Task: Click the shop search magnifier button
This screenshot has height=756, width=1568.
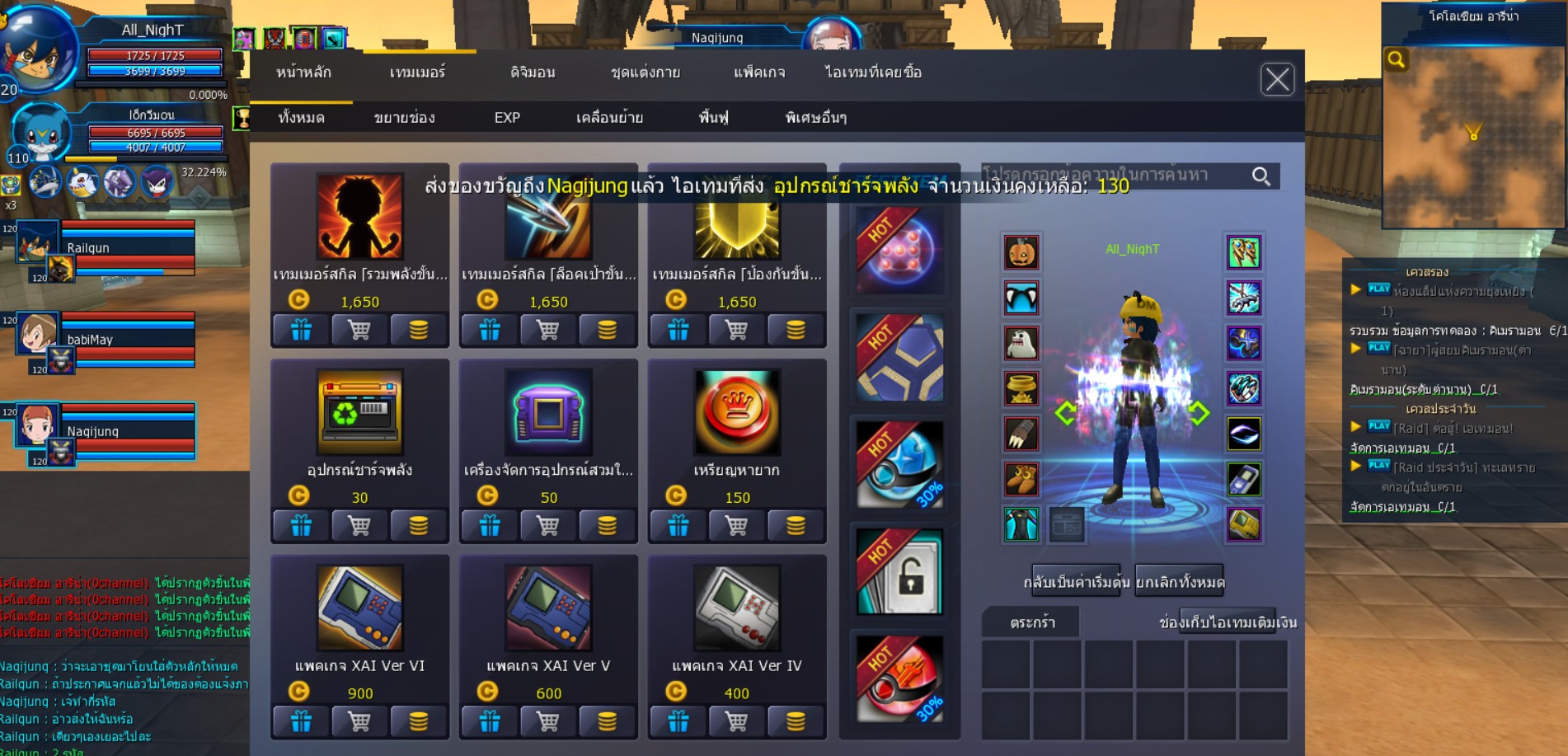Action: pos(1261,176)
